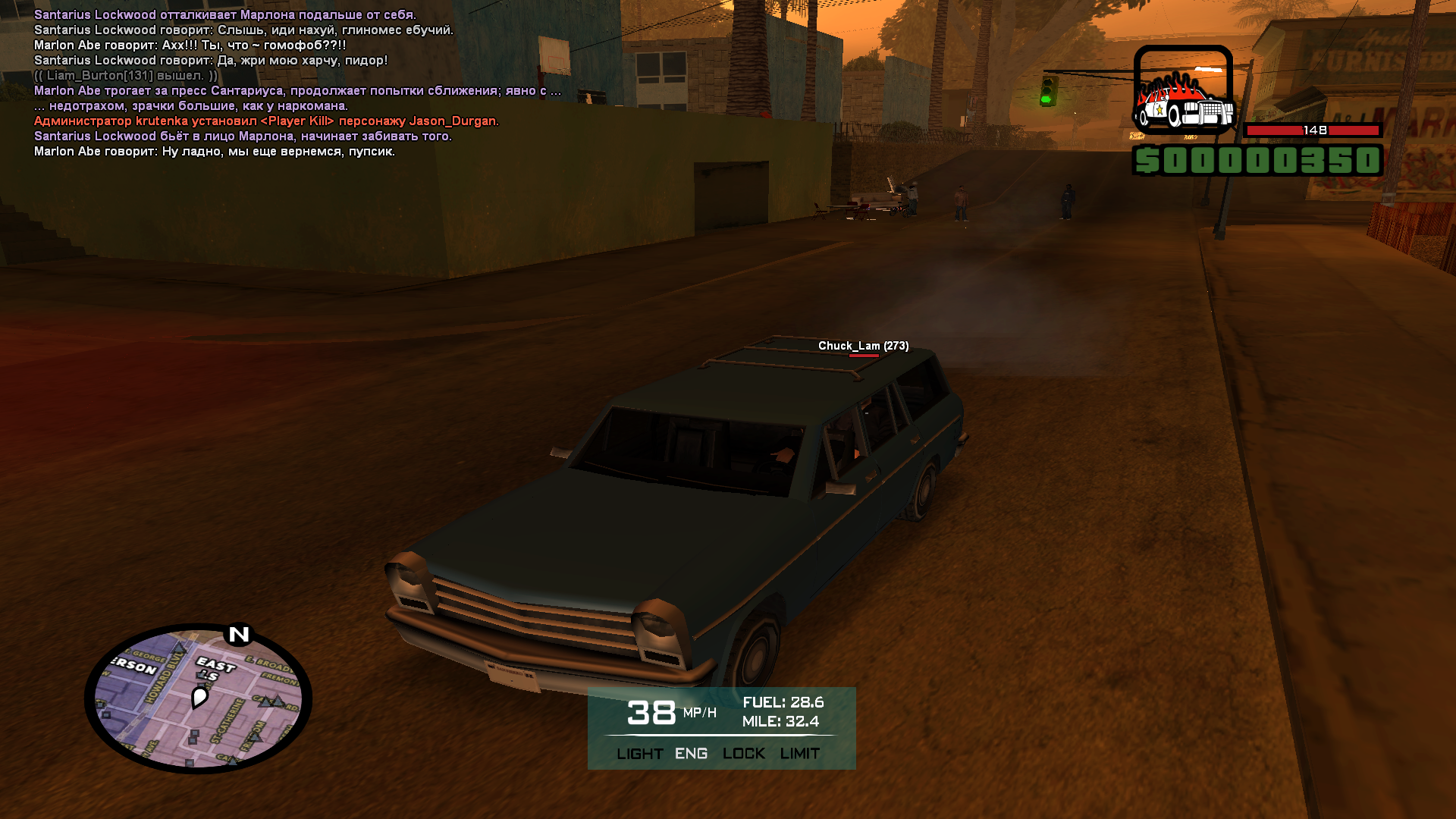The image size is (1456, 819).
Task: Click the red administrator Player Kill chat message
Action: click(x=266, y=121)
